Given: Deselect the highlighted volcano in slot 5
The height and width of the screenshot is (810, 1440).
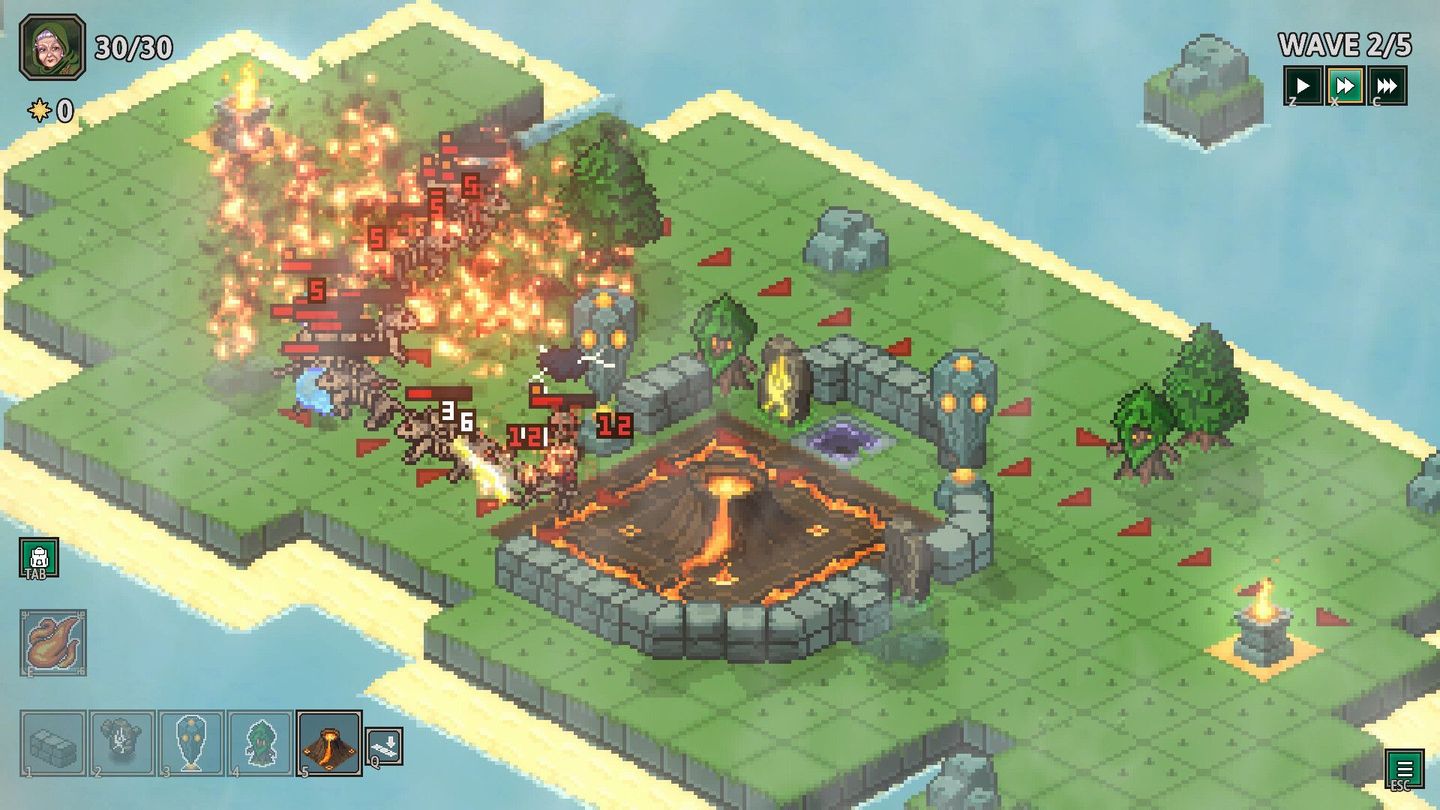Looking at the screenshot, I should coord(329,743).
